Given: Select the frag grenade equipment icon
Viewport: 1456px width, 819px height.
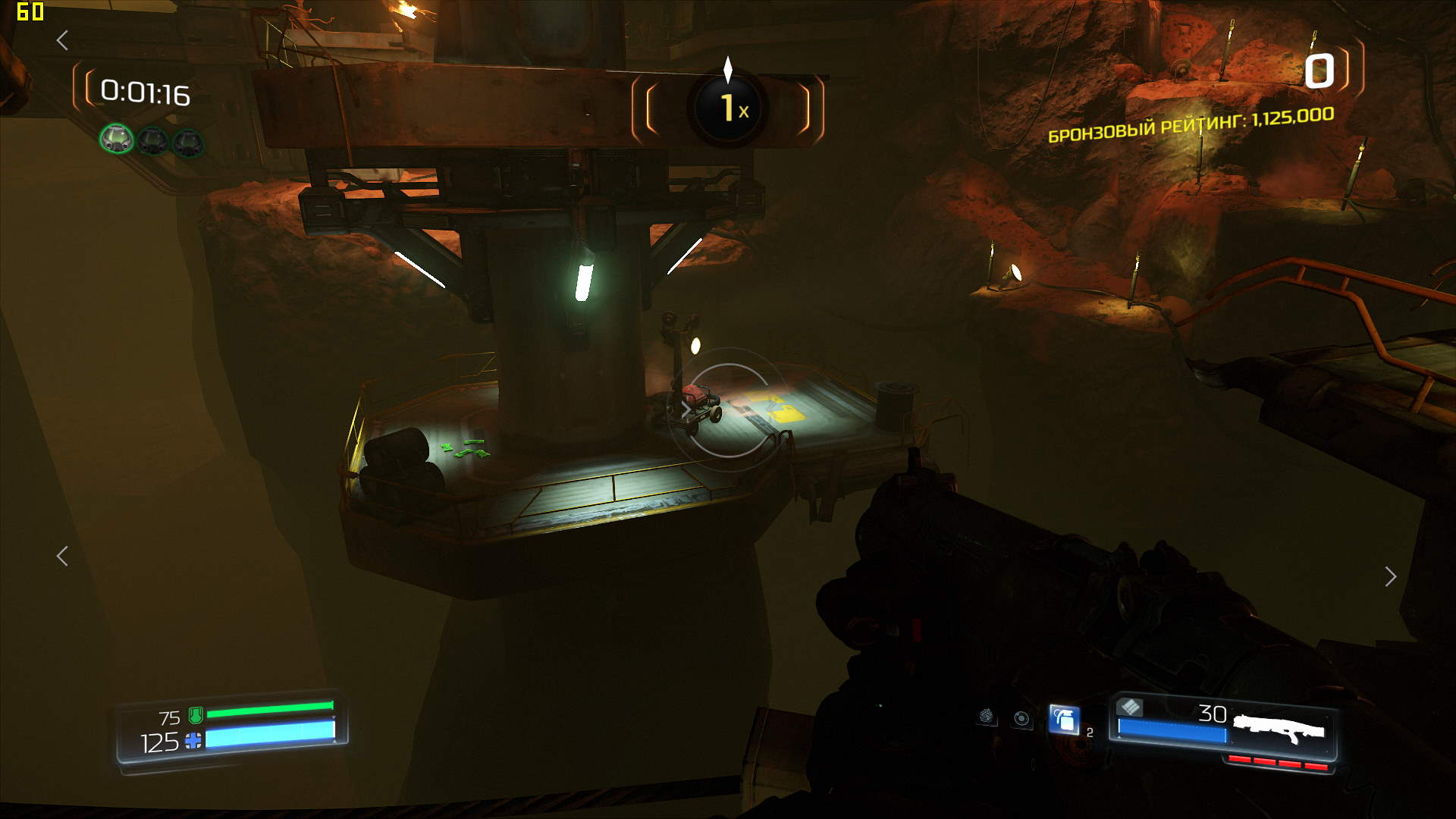Looking at the screenshot, I should [1064, 719].
